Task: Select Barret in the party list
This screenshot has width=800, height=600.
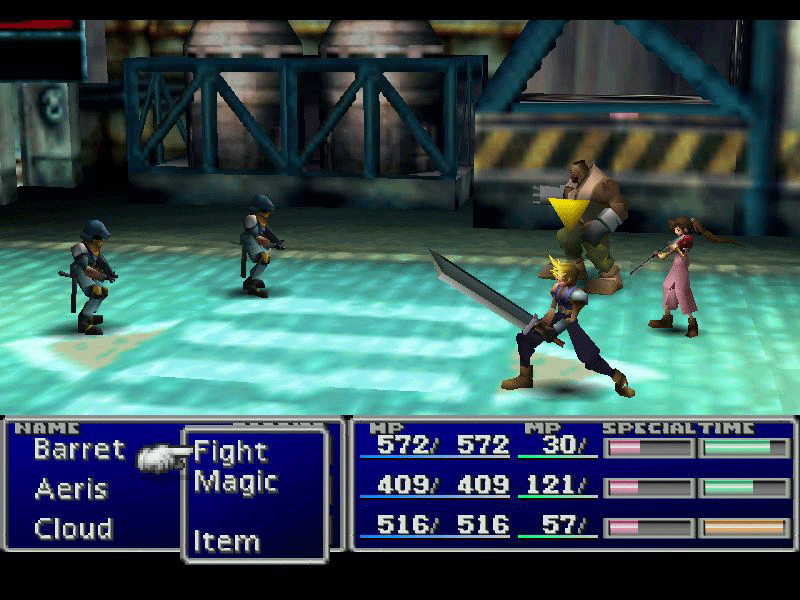Action: click(x=79, y=449)
